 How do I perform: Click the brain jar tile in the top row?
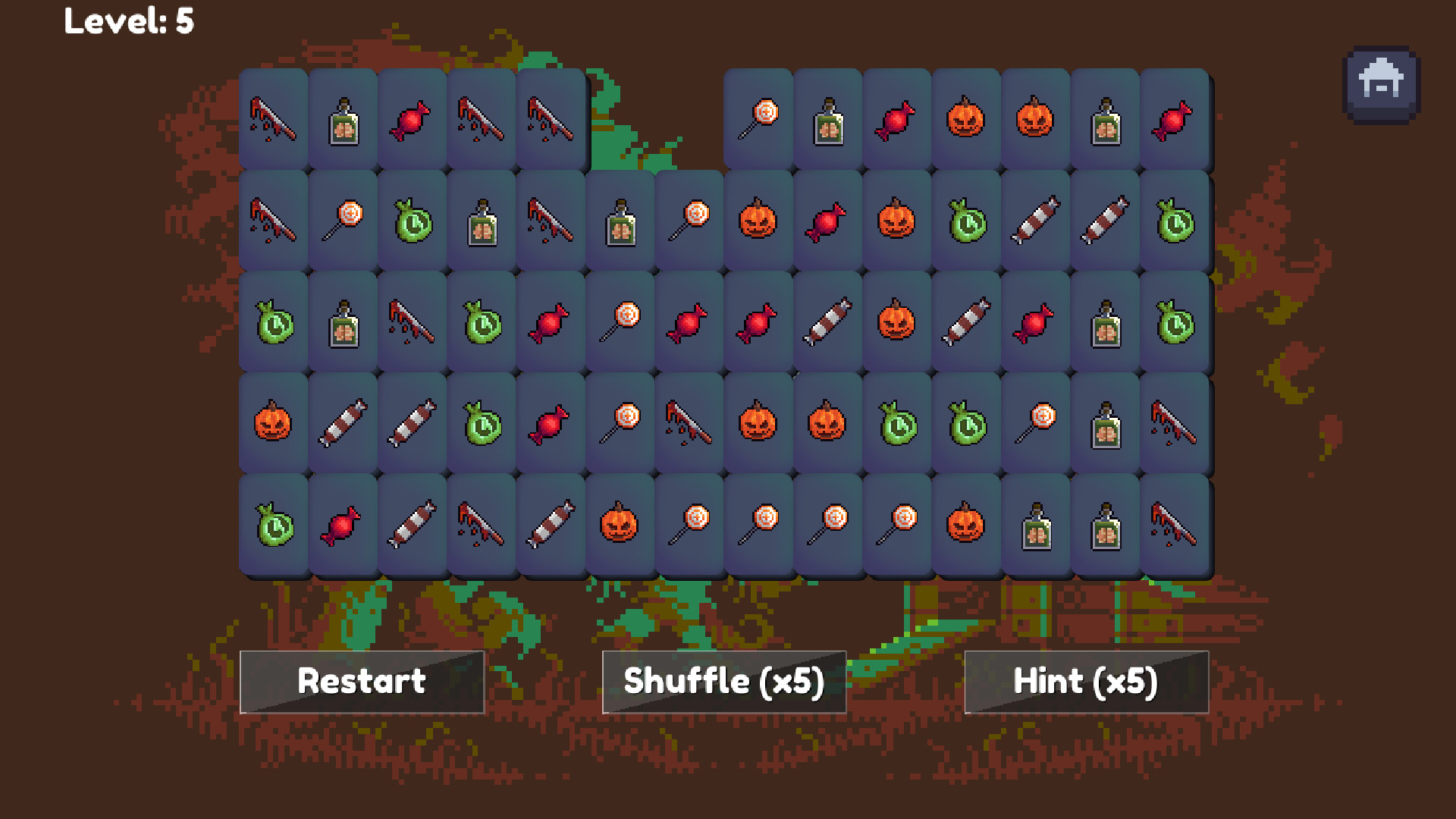(x=342, y=119)
